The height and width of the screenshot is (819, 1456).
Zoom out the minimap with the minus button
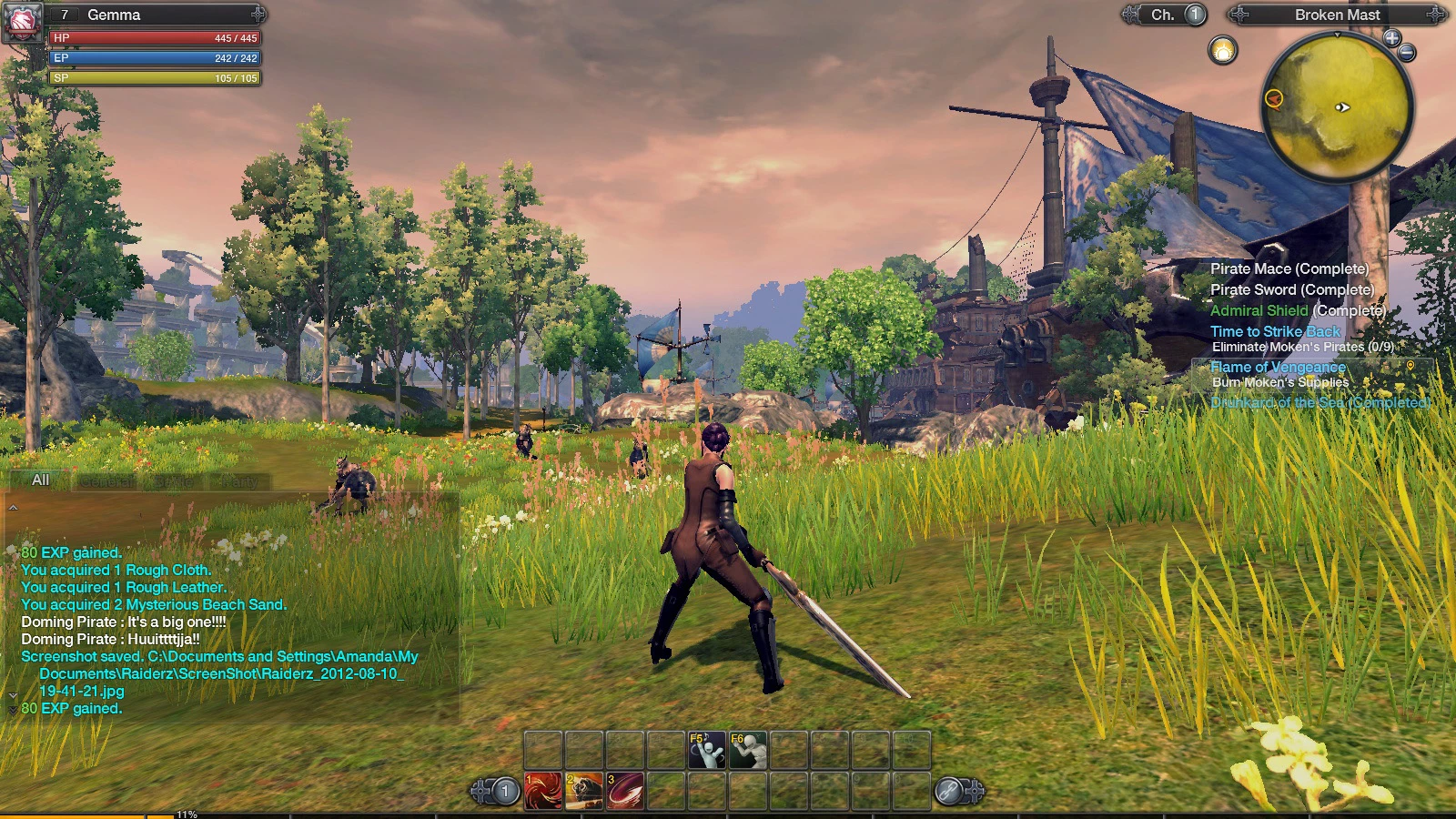pos(1407,53)
